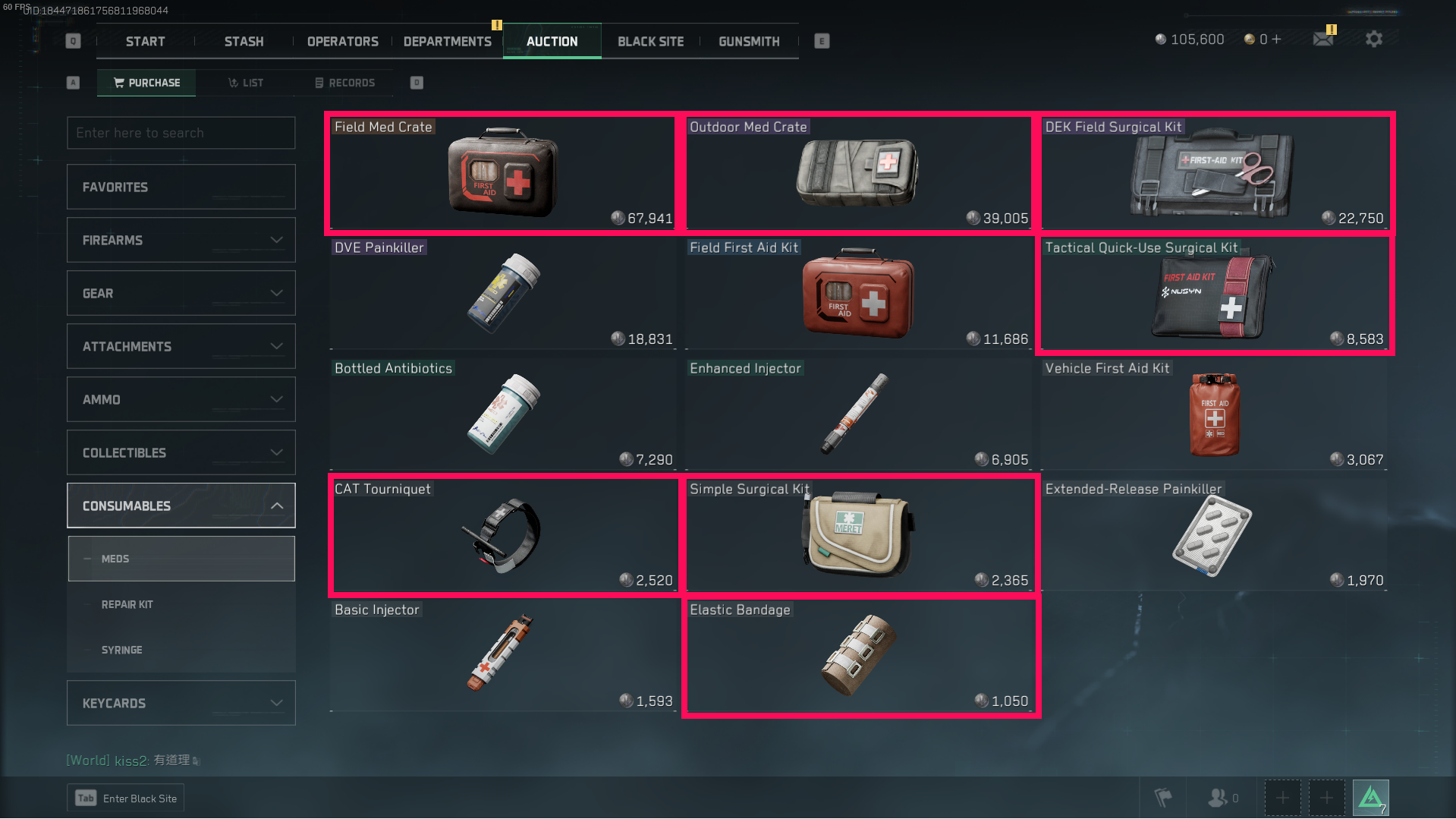Screen dimensions: 1456x819
Task: Open the mail envelope icon
Action: click(1323, 38)
